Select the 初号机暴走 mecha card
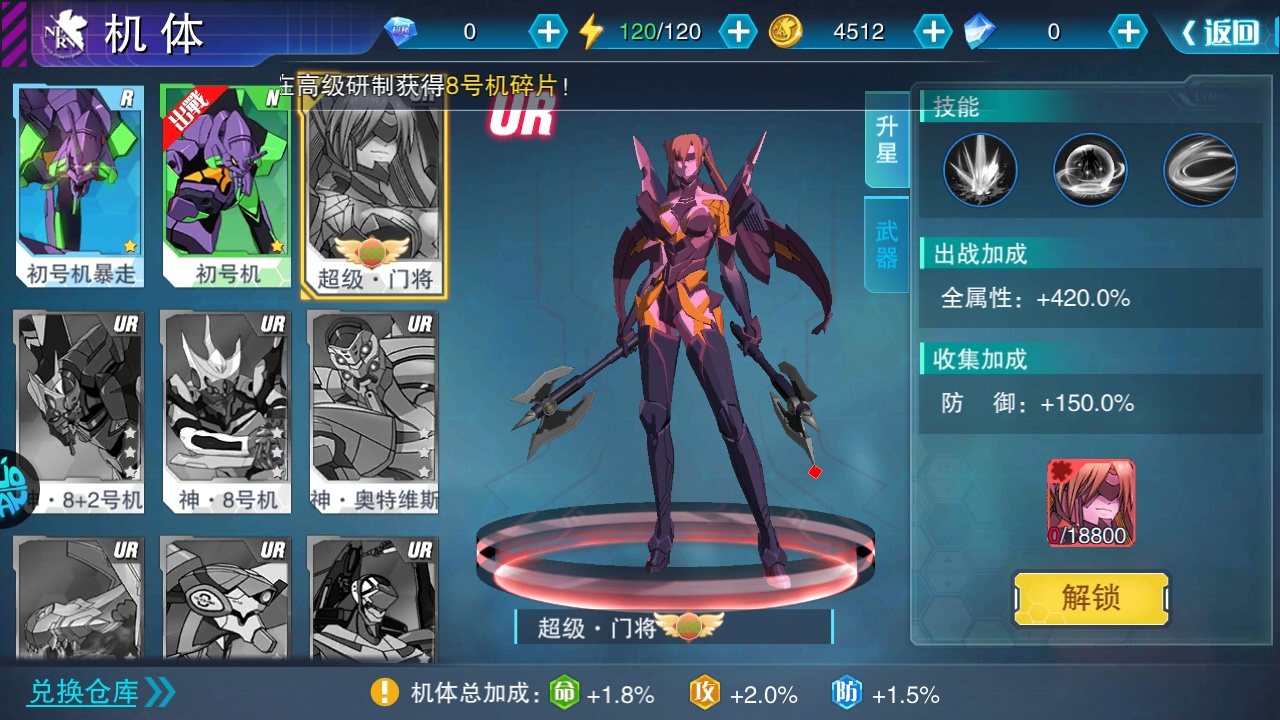Image resolution: width=1280 pixels, height=720 pixels. [x=80, y=187]
